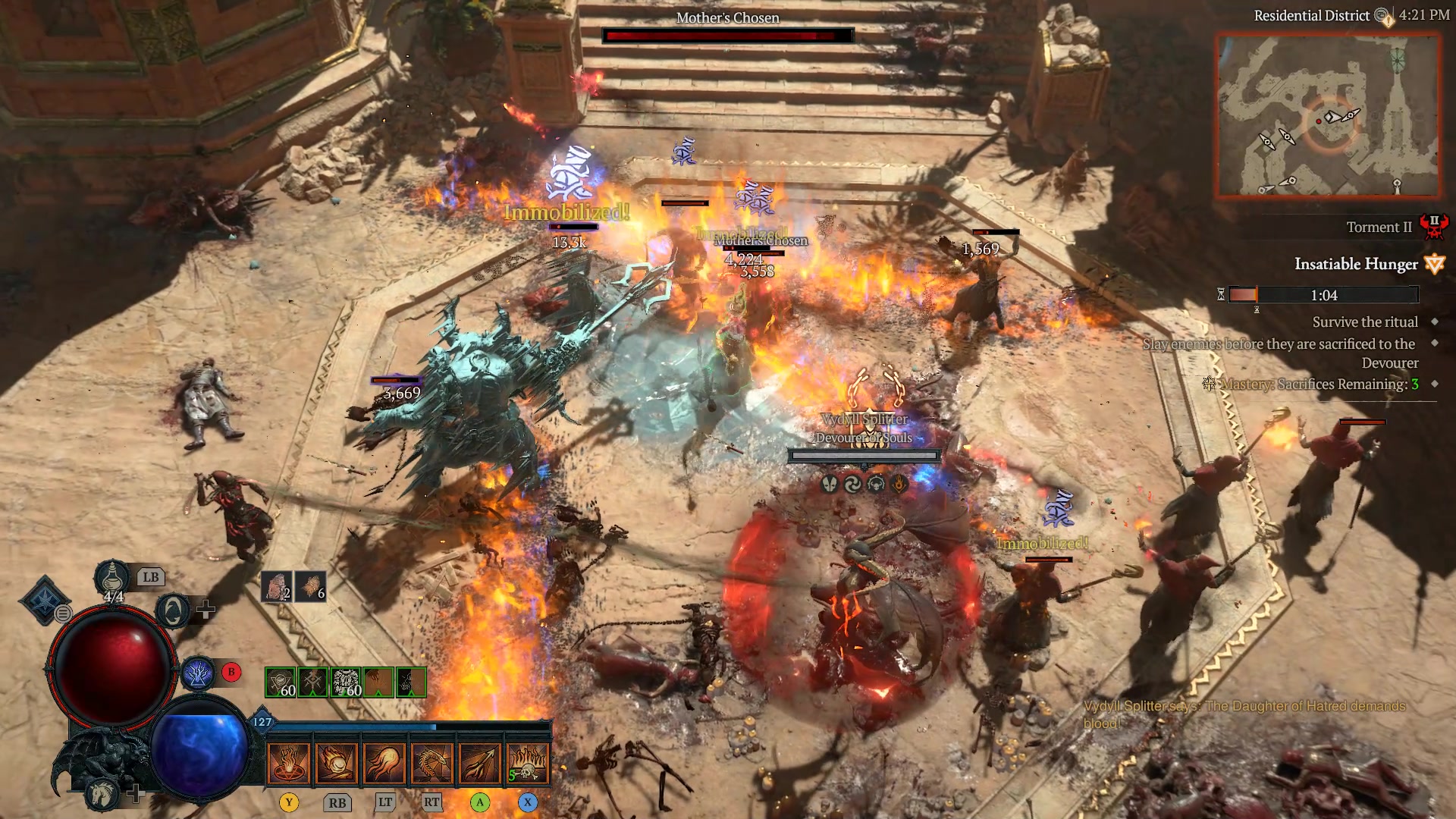Click the healing potion icon showing 4/4
The width and height of the screenshot is (1456, 819).
(111, 578)
